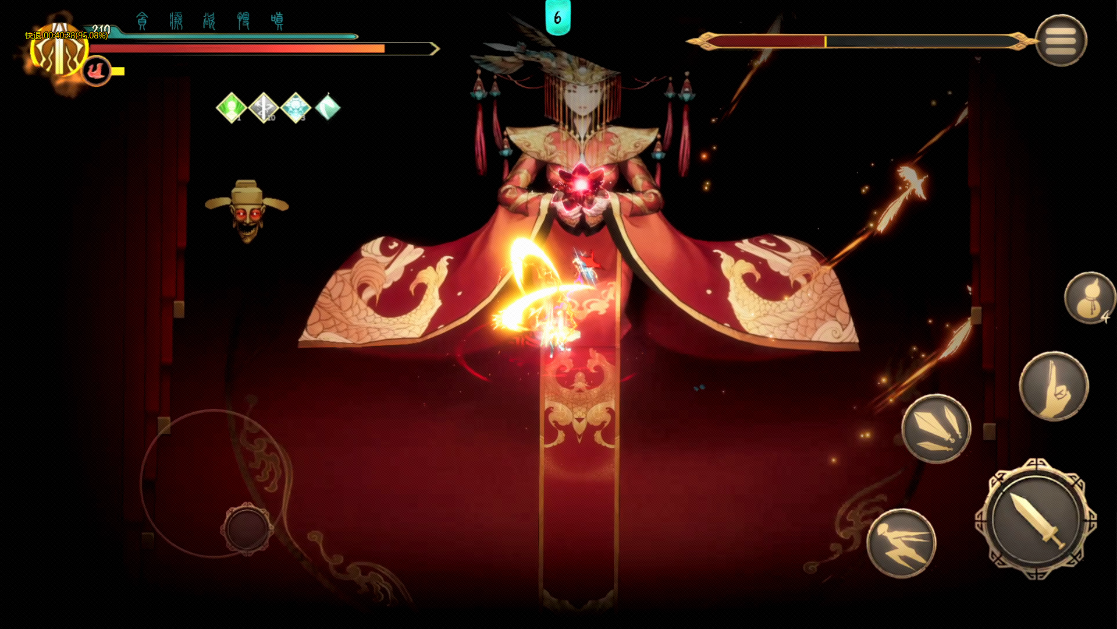Check the teal flower buff diamond
This screenshot has height=629, width=1117.
point(296,107)
